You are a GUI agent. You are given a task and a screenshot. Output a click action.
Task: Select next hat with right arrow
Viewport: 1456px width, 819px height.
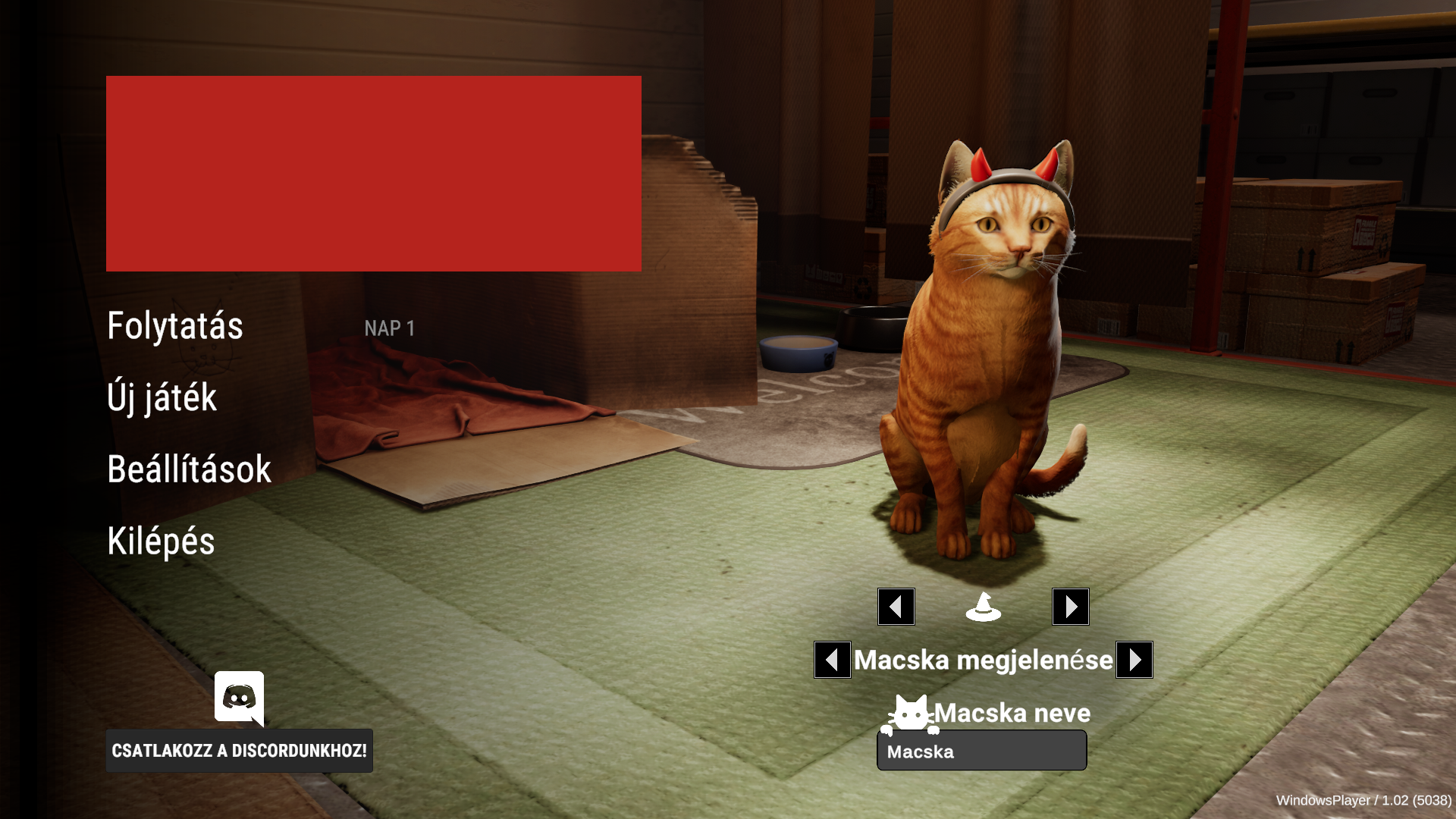(x=1070, y=607)
